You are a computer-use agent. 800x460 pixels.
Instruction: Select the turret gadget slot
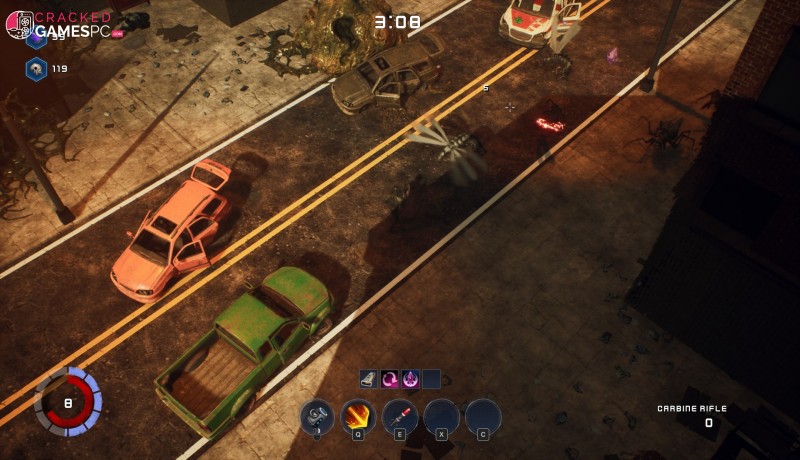pos(317,415)
